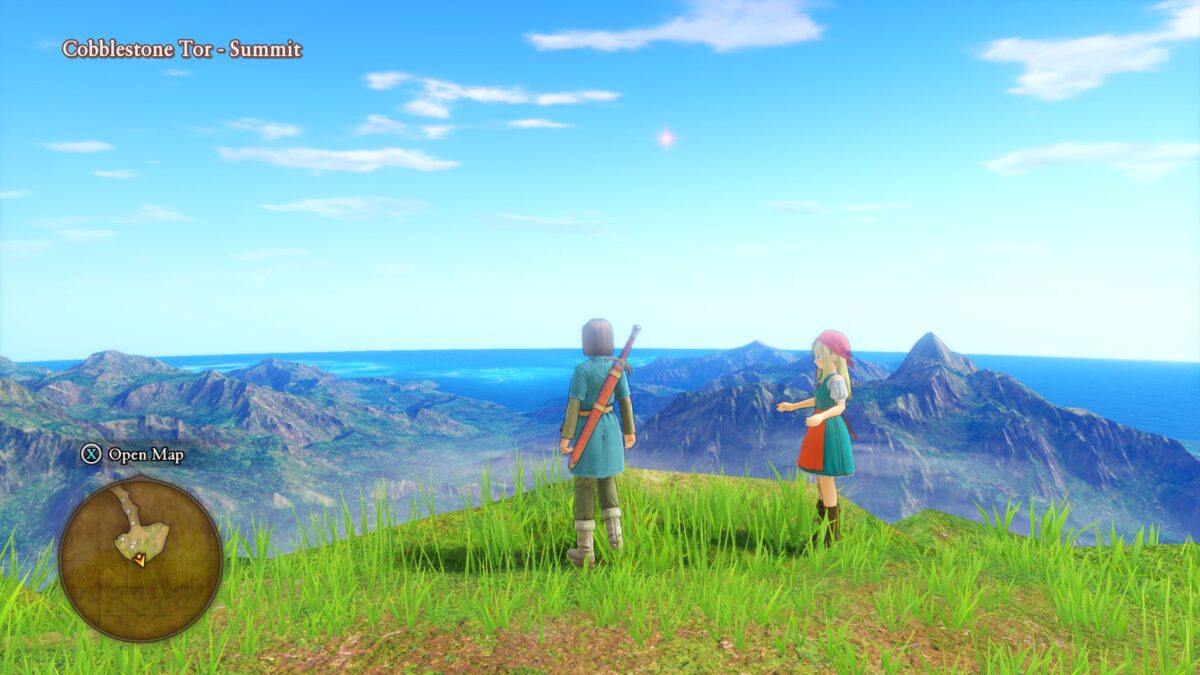Click the circular minimap
Image resolution: width=1200 pixels, height=675 pixels.
pos(140,558)
